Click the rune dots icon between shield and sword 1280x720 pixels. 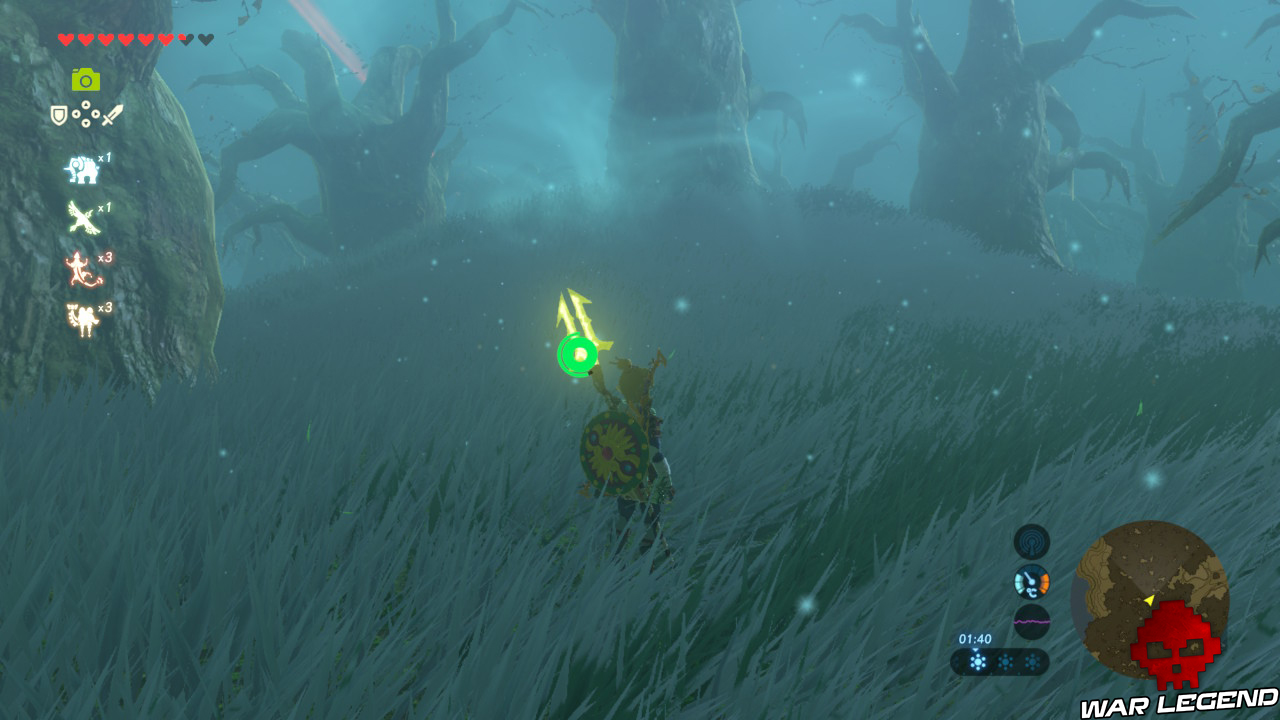tap(86, 113)
